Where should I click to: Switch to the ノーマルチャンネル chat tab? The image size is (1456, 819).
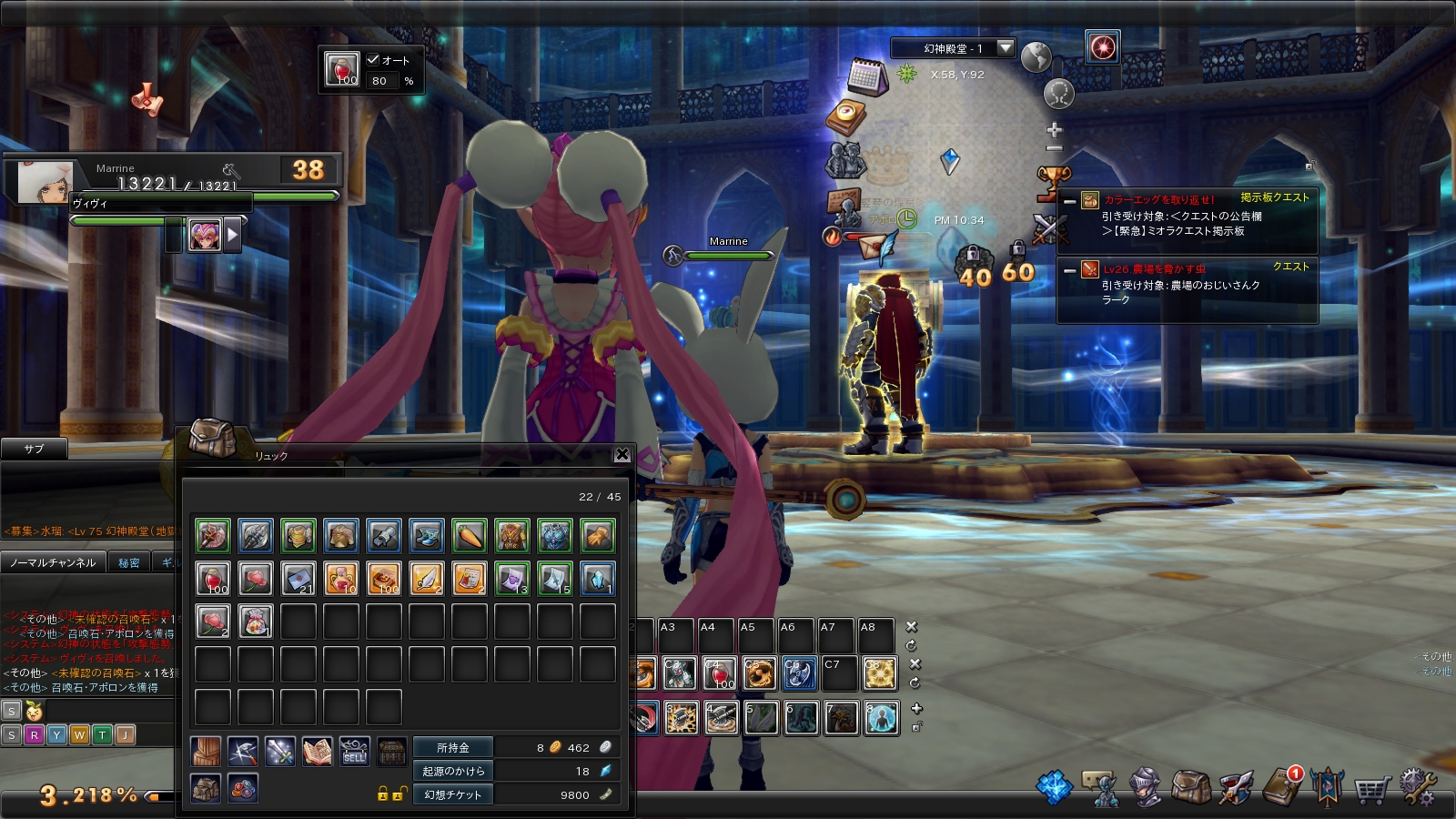click(x=53, y=562)
